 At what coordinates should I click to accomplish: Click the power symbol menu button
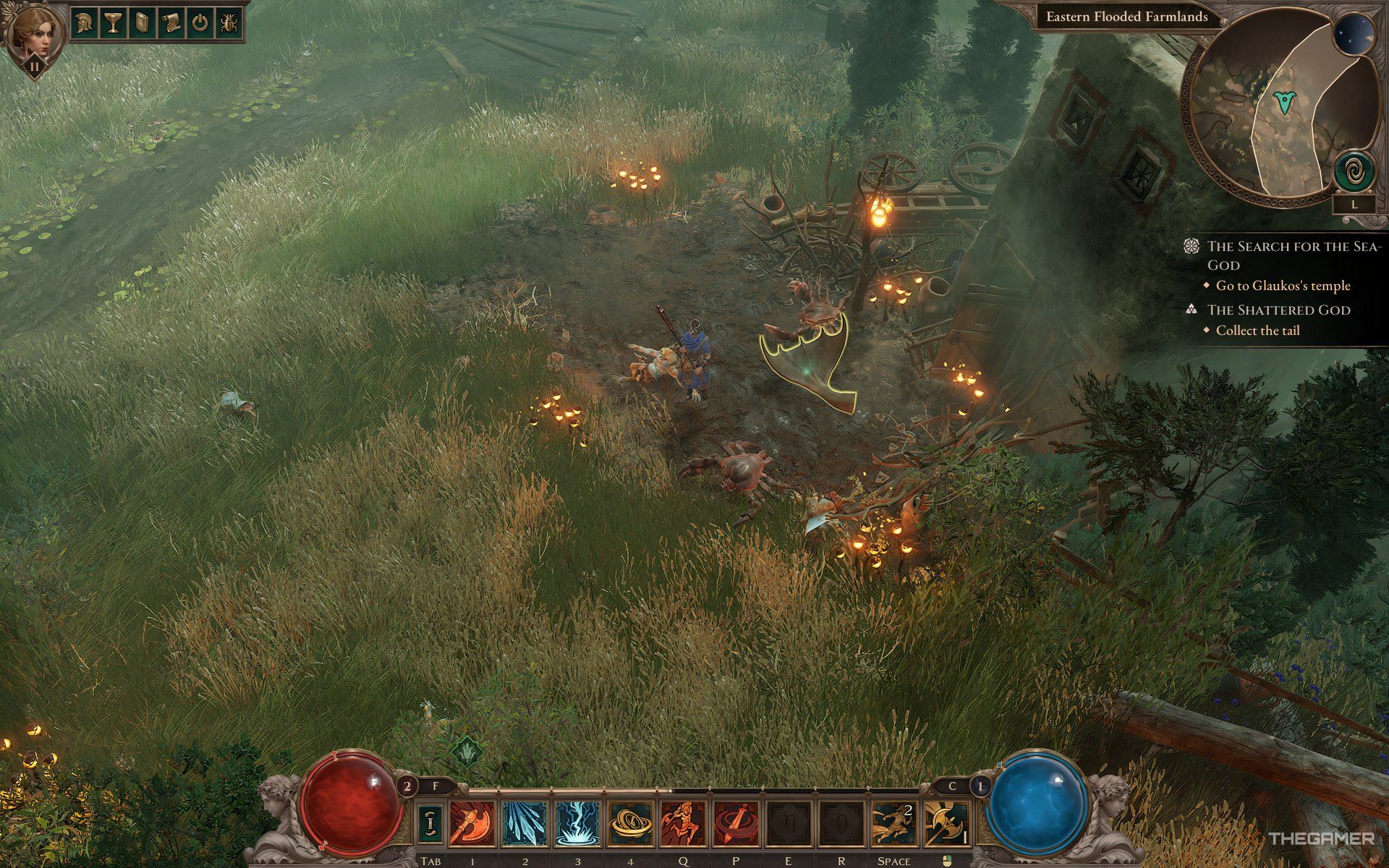click(200, 23)
